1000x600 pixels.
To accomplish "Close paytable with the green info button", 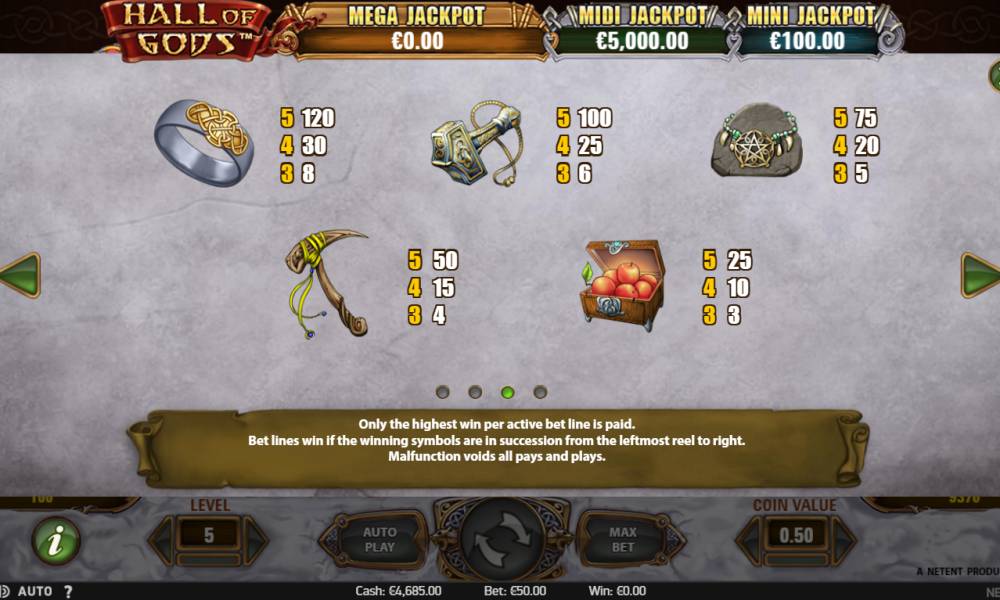I will click(56, 540).
